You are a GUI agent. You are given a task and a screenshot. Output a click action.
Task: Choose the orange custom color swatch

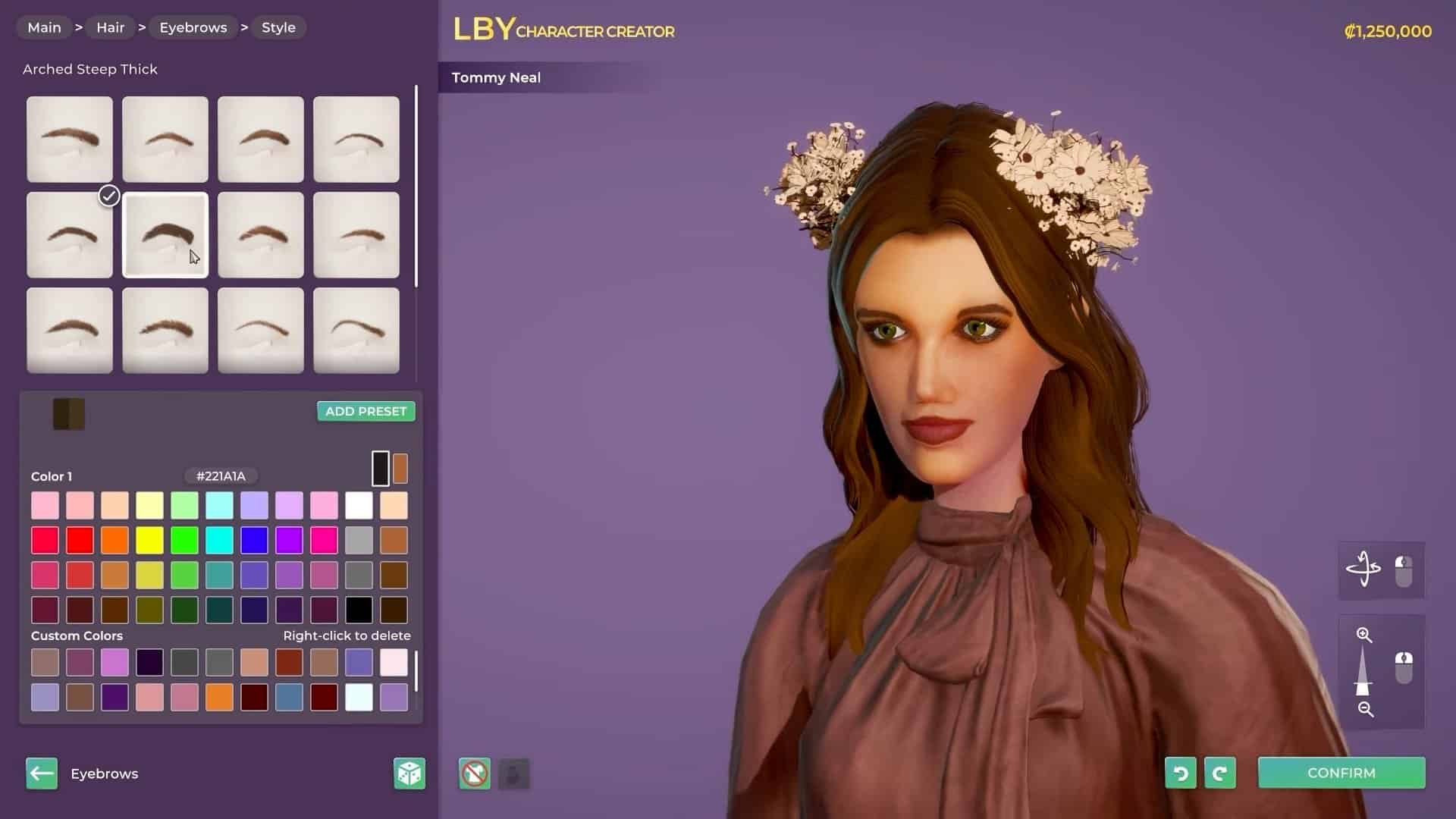tap(219, 697)
